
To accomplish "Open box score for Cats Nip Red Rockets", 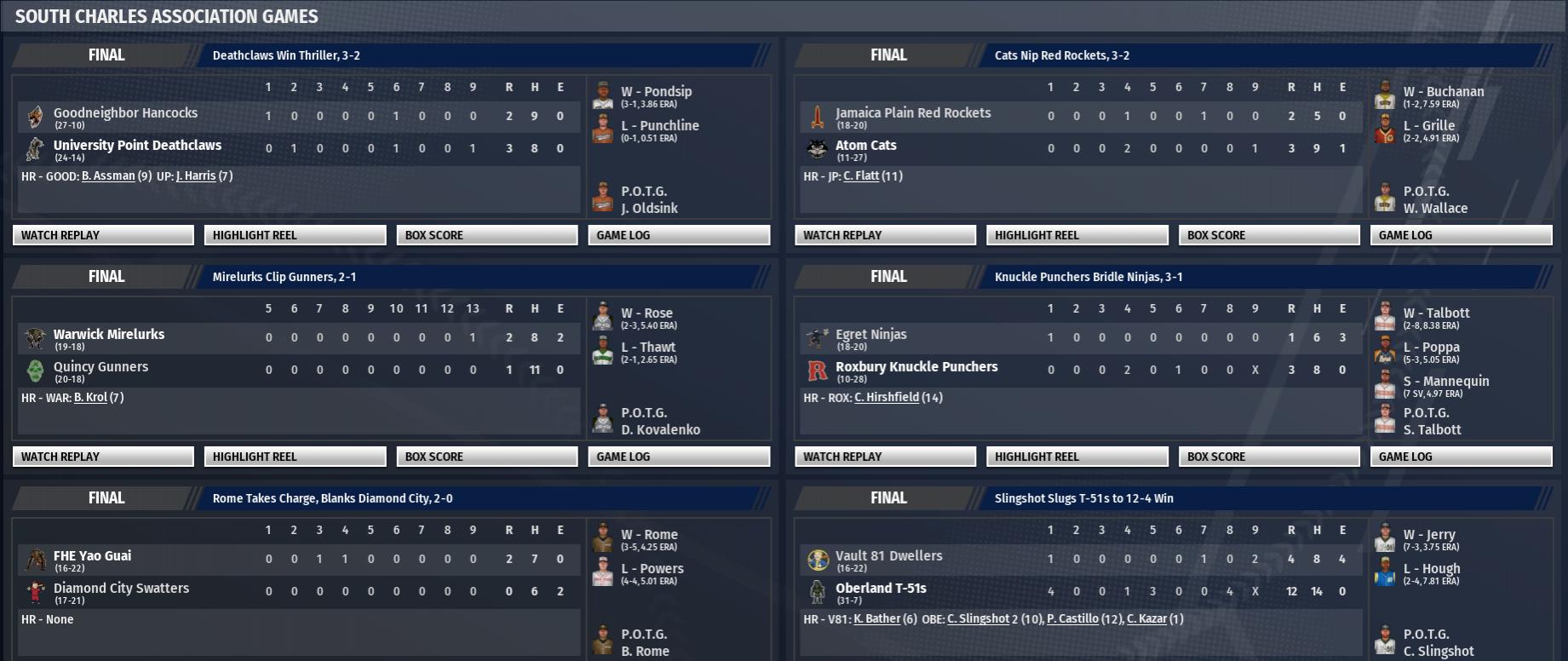I will pos(1269,235).
